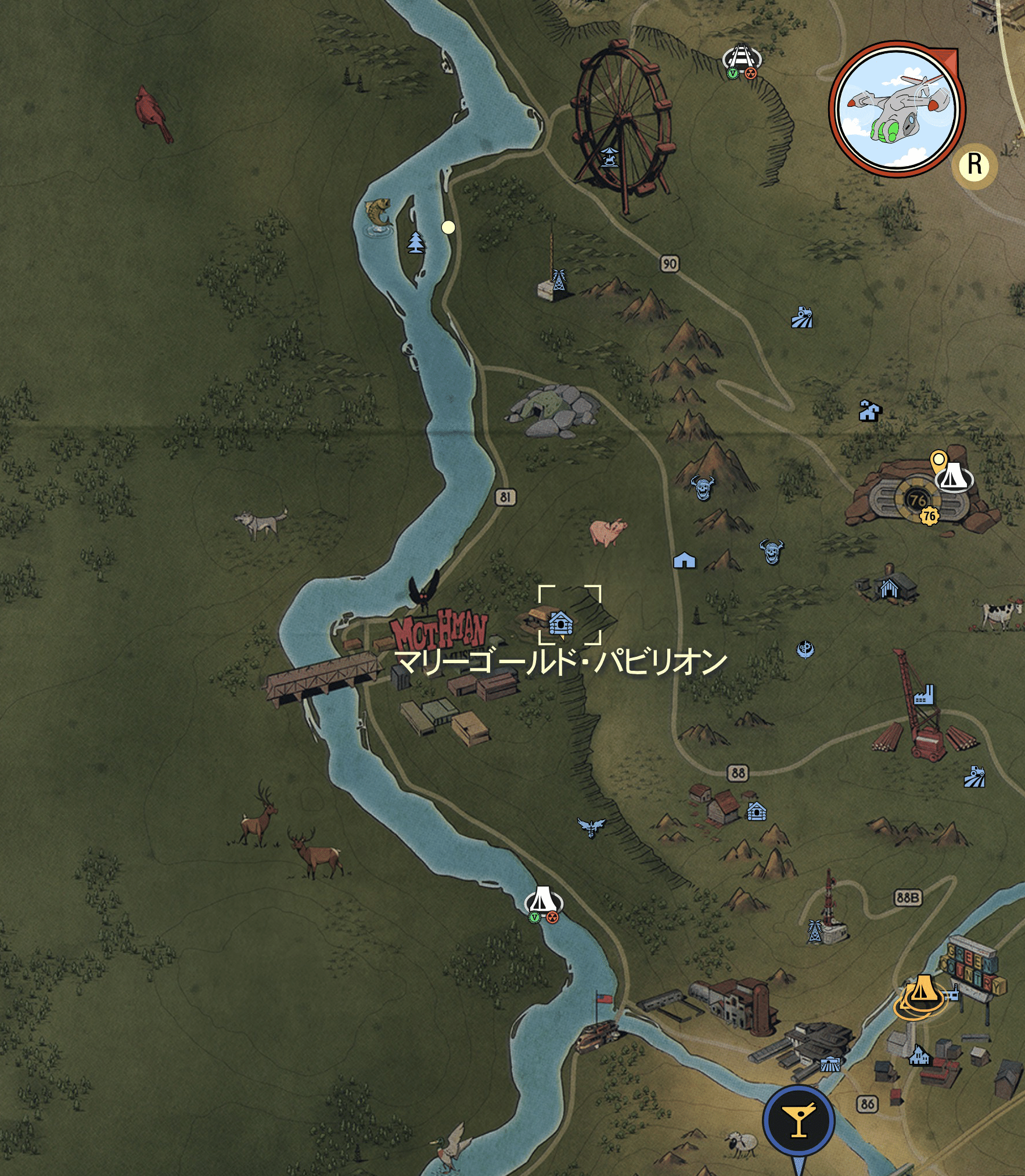
Task: Choose the blue factory marker
Action: coord(923,695)
